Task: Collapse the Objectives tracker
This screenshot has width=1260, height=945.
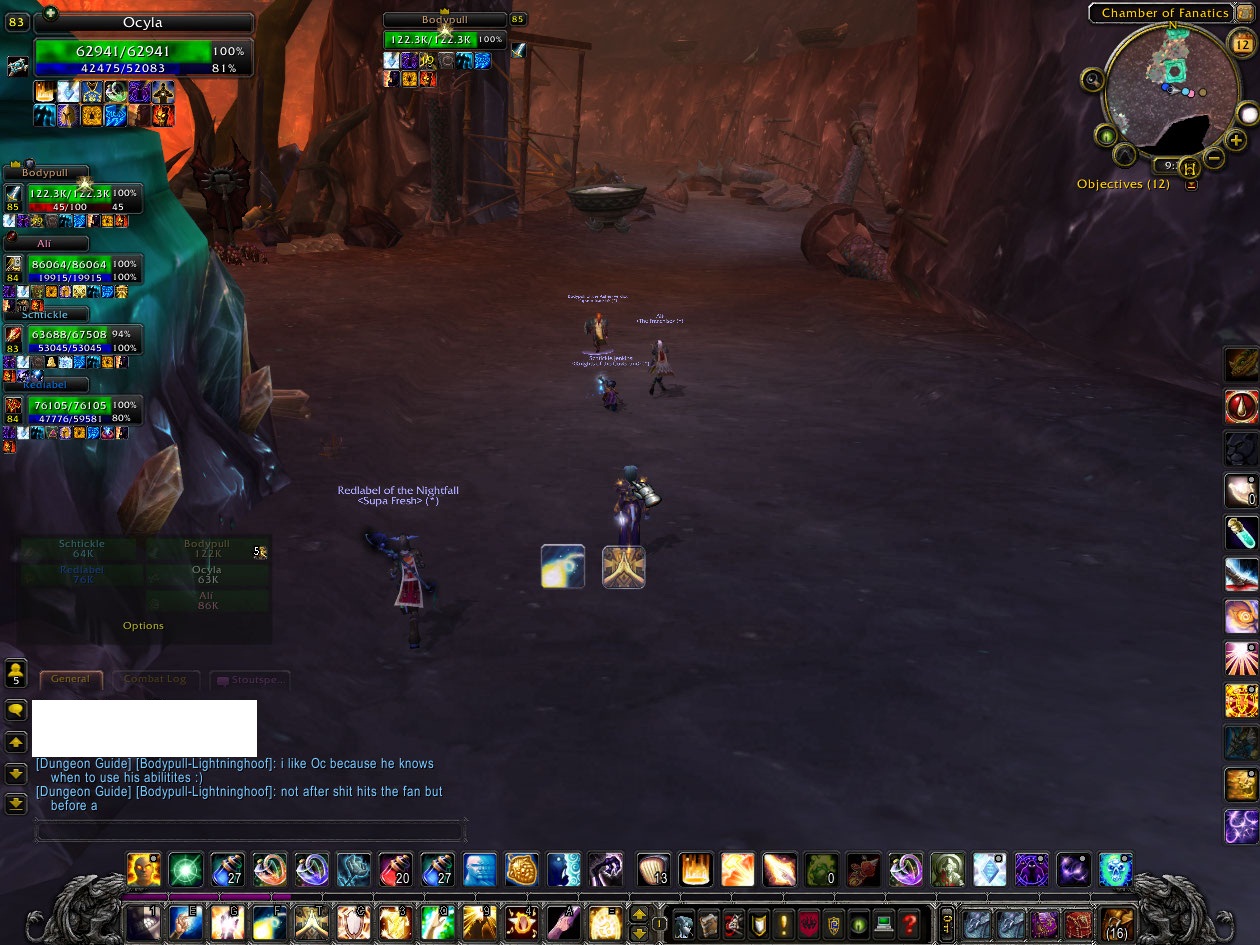Action: coord(1191,184)
